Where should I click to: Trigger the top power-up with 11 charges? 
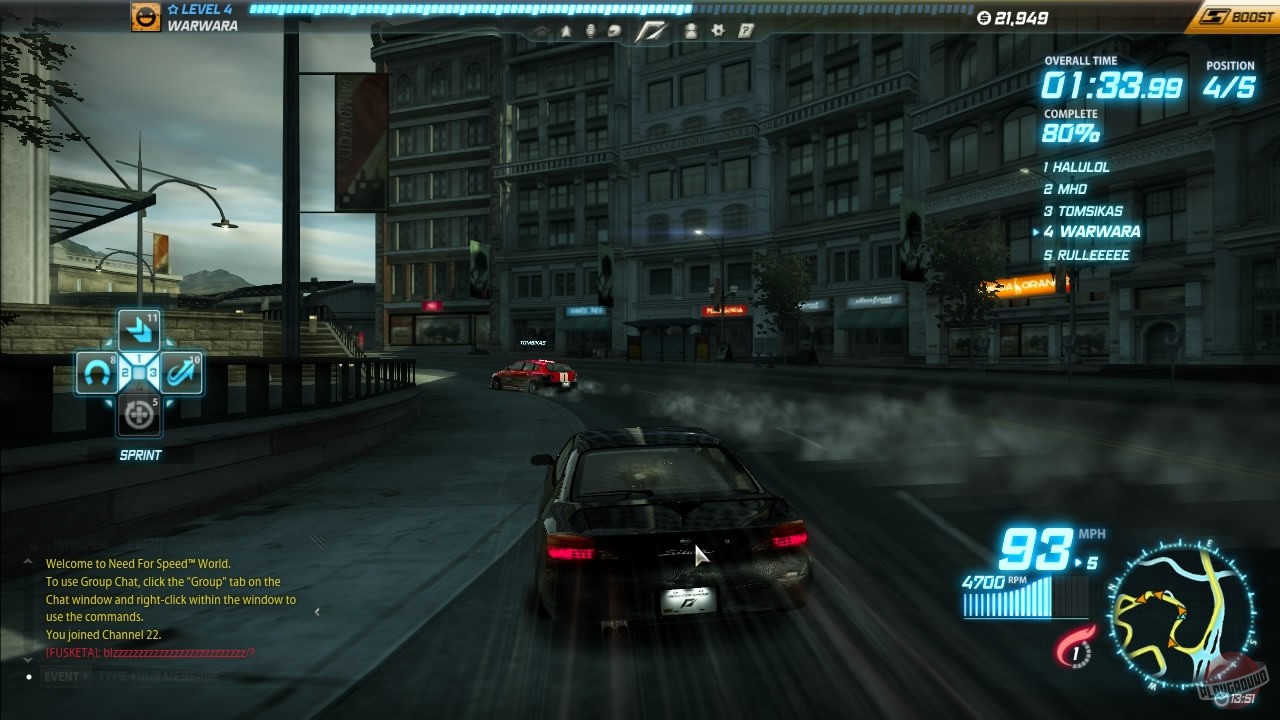click(x=140, y=331)
